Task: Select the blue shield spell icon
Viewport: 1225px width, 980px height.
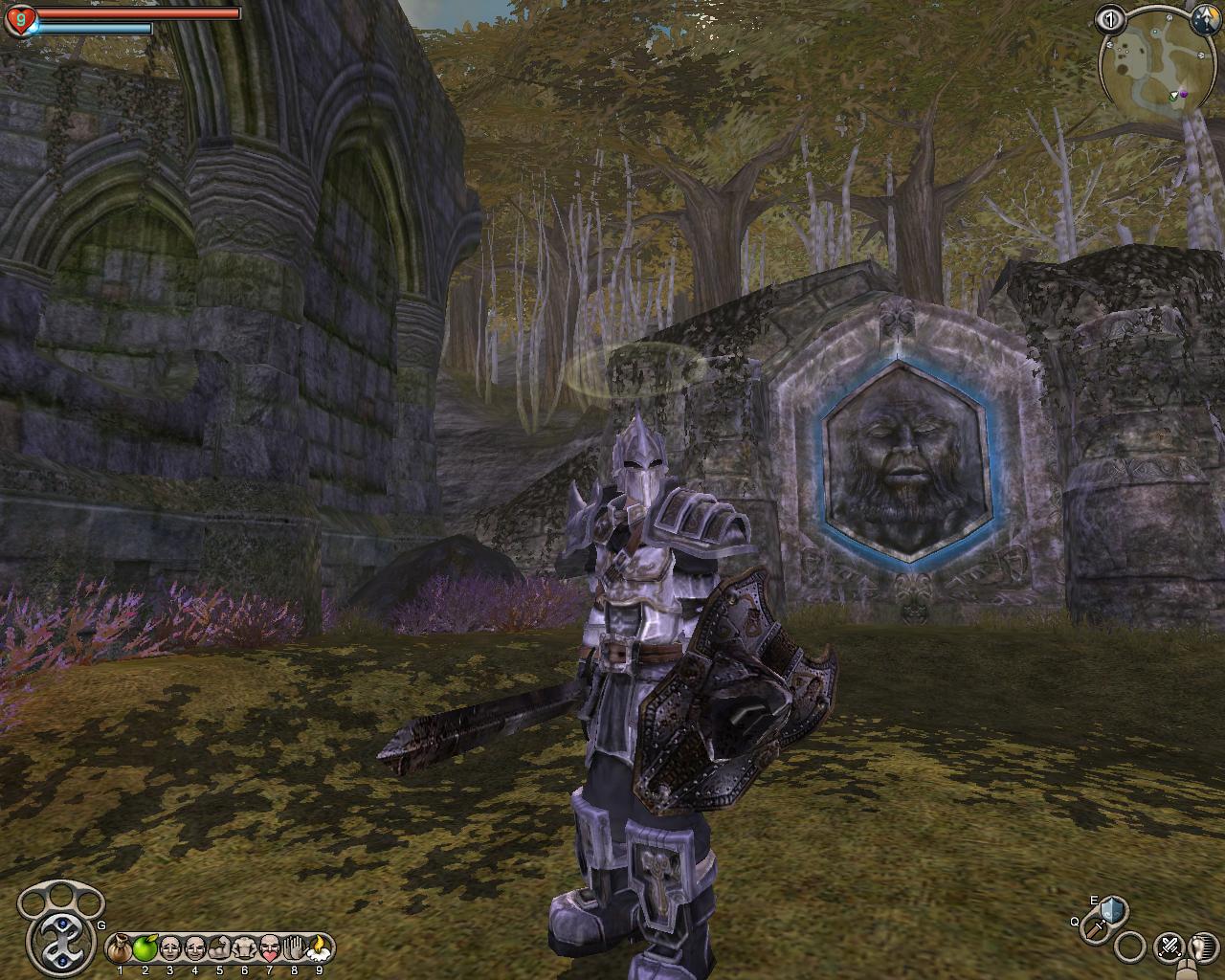Action: (1112, 908)
